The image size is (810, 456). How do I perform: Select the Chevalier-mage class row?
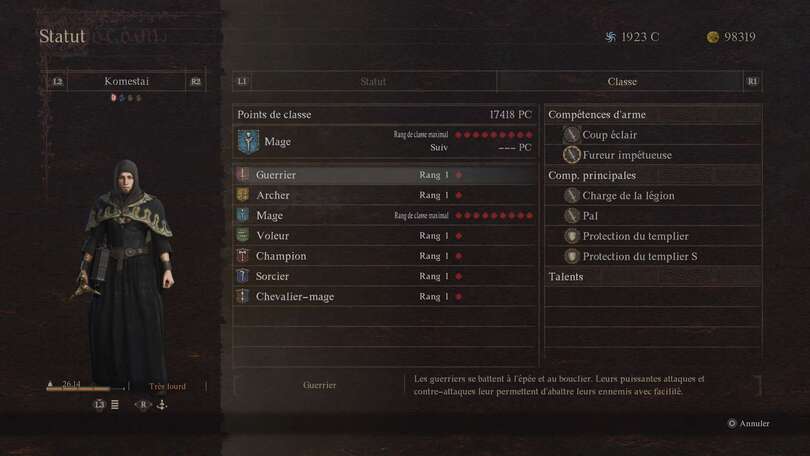tap(385, 296)
